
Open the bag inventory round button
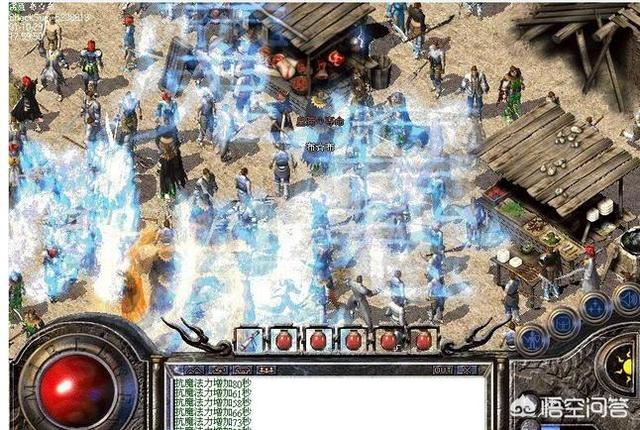coord(563,322)
